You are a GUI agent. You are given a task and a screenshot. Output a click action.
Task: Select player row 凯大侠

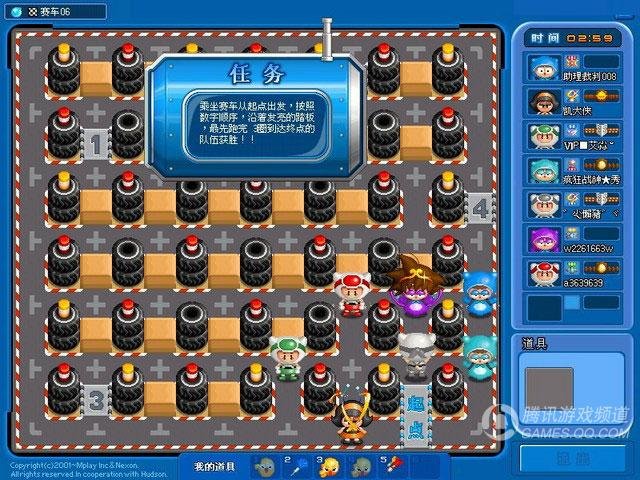(x=573, y=103)
